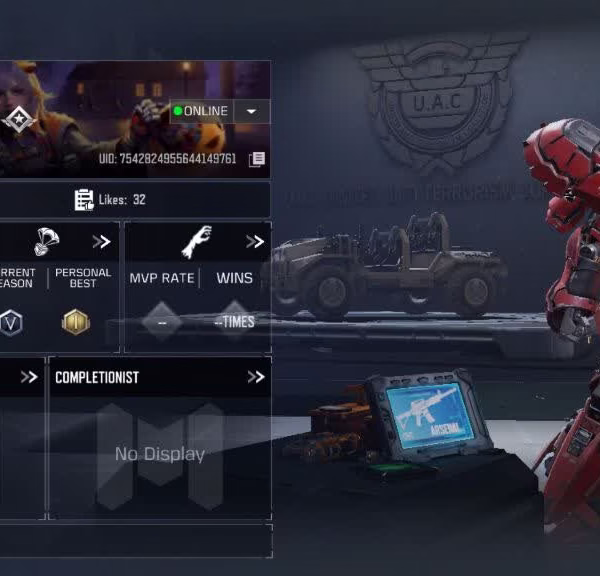Expand the MVP Rate and Wins panel arrows
The height and width of the screenshot is (576, 600).
[x=255, y=242]
